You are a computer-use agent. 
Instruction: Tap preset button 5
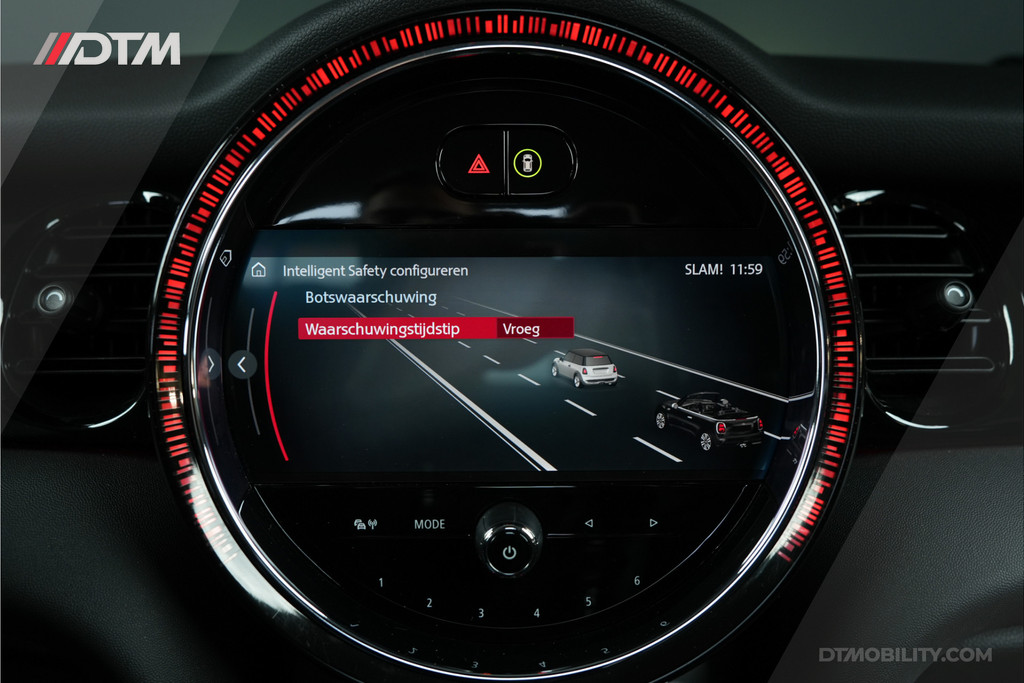point(588,601)
